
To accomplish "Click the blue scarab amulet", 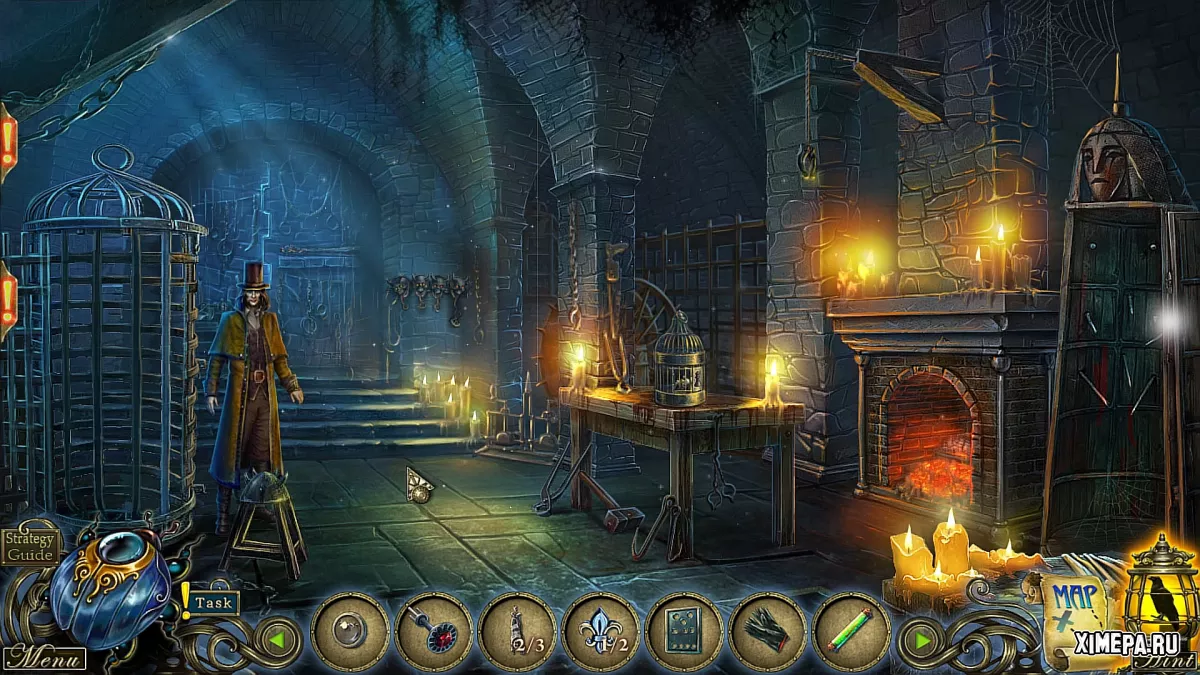I will pyautogui.click(x=110, y=587).
